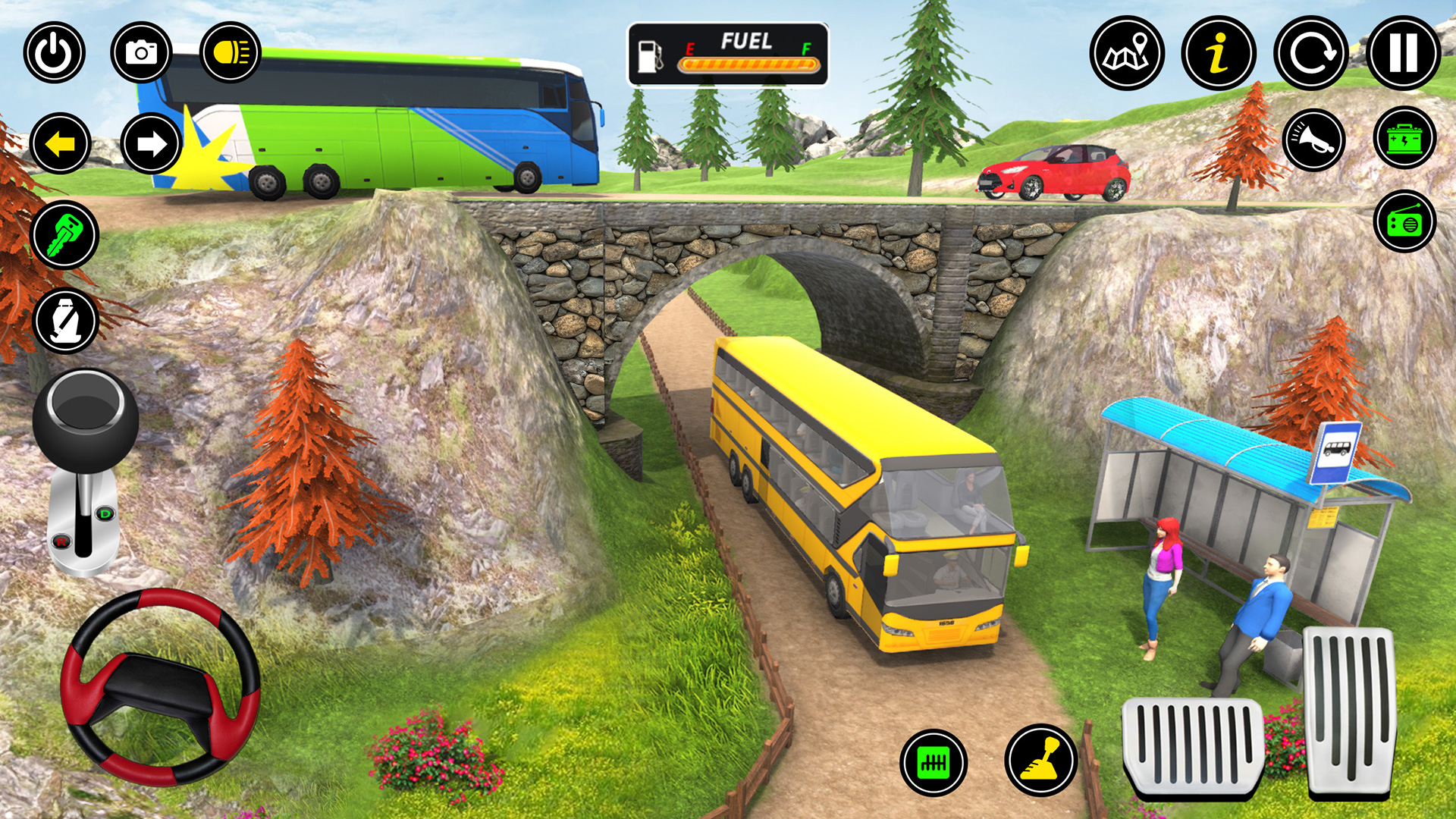Activate the right turn indicator arrow
Screen dimensions: 1456x819
pos(151,143)
